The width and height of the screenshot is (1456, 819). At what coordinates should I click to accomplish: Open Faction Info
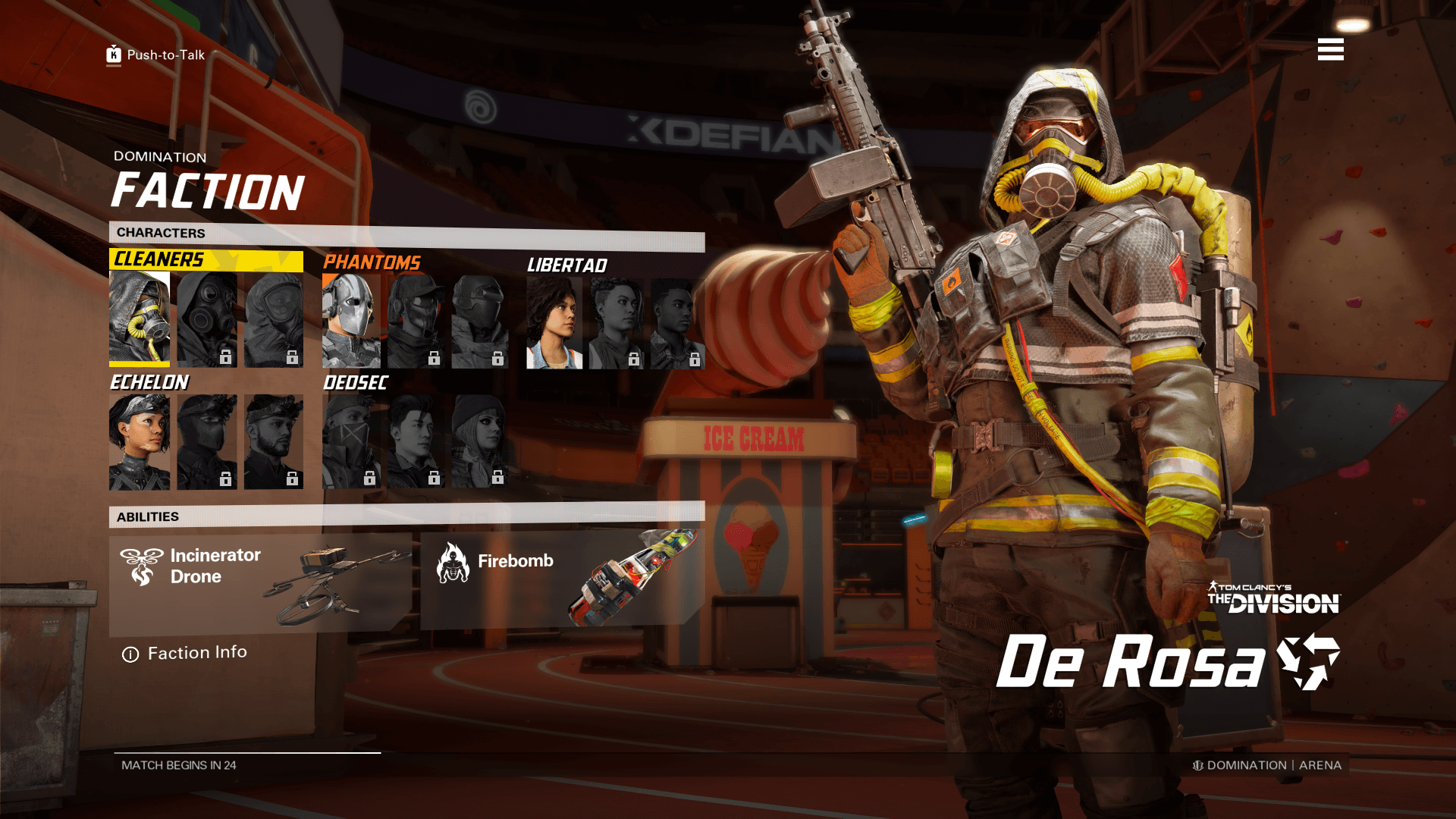196,653
